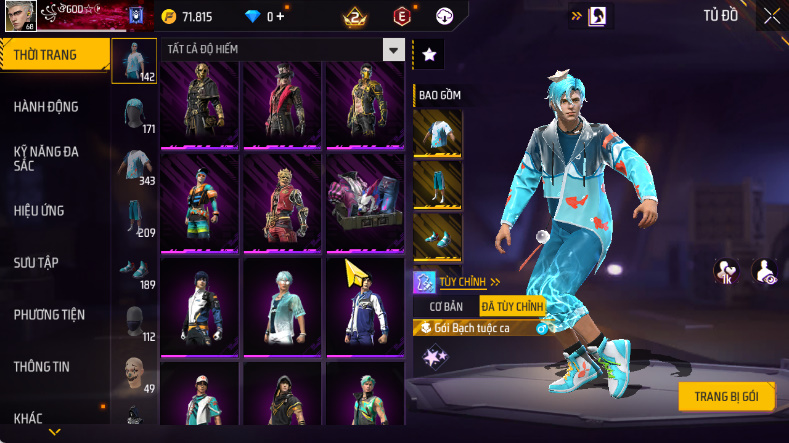Screen dimensions: 789x443
Task: Open the Tất Cả Độ Hiếm dropdown
Action: pyautogui.click(x=285, y=49)
